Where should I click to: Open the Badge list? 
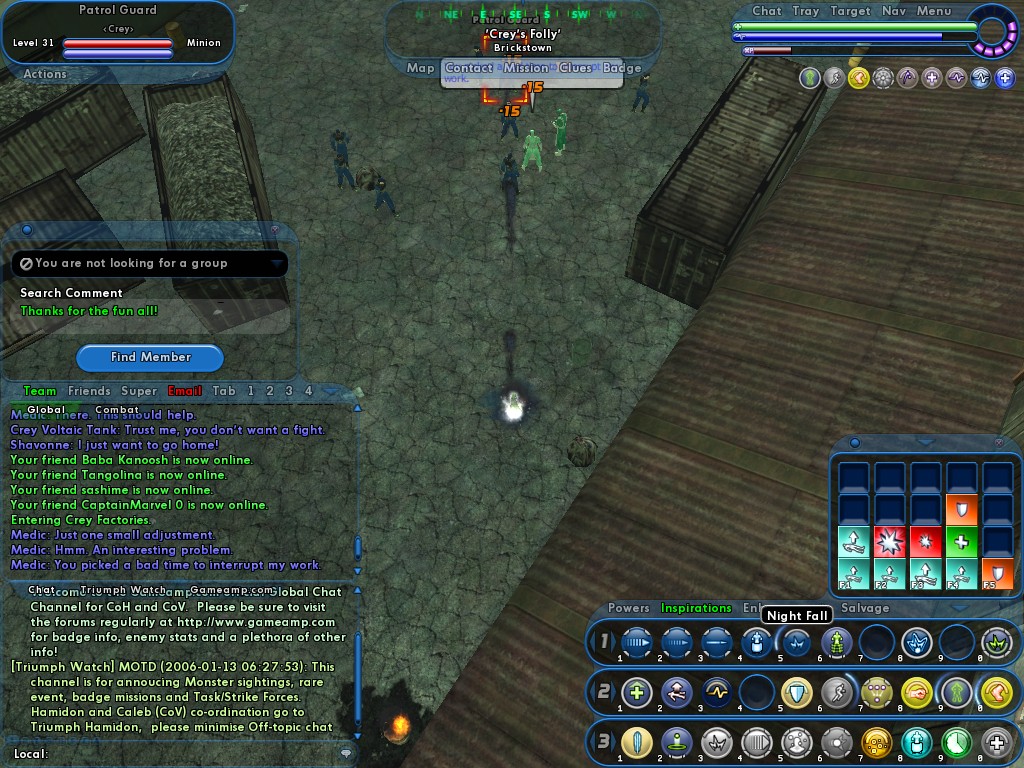click(x=622, y=68)
